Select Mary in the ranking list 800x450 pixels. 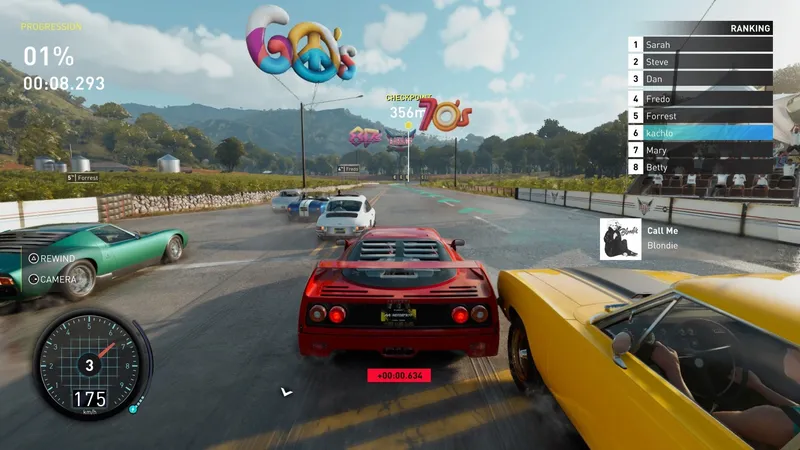700,150
